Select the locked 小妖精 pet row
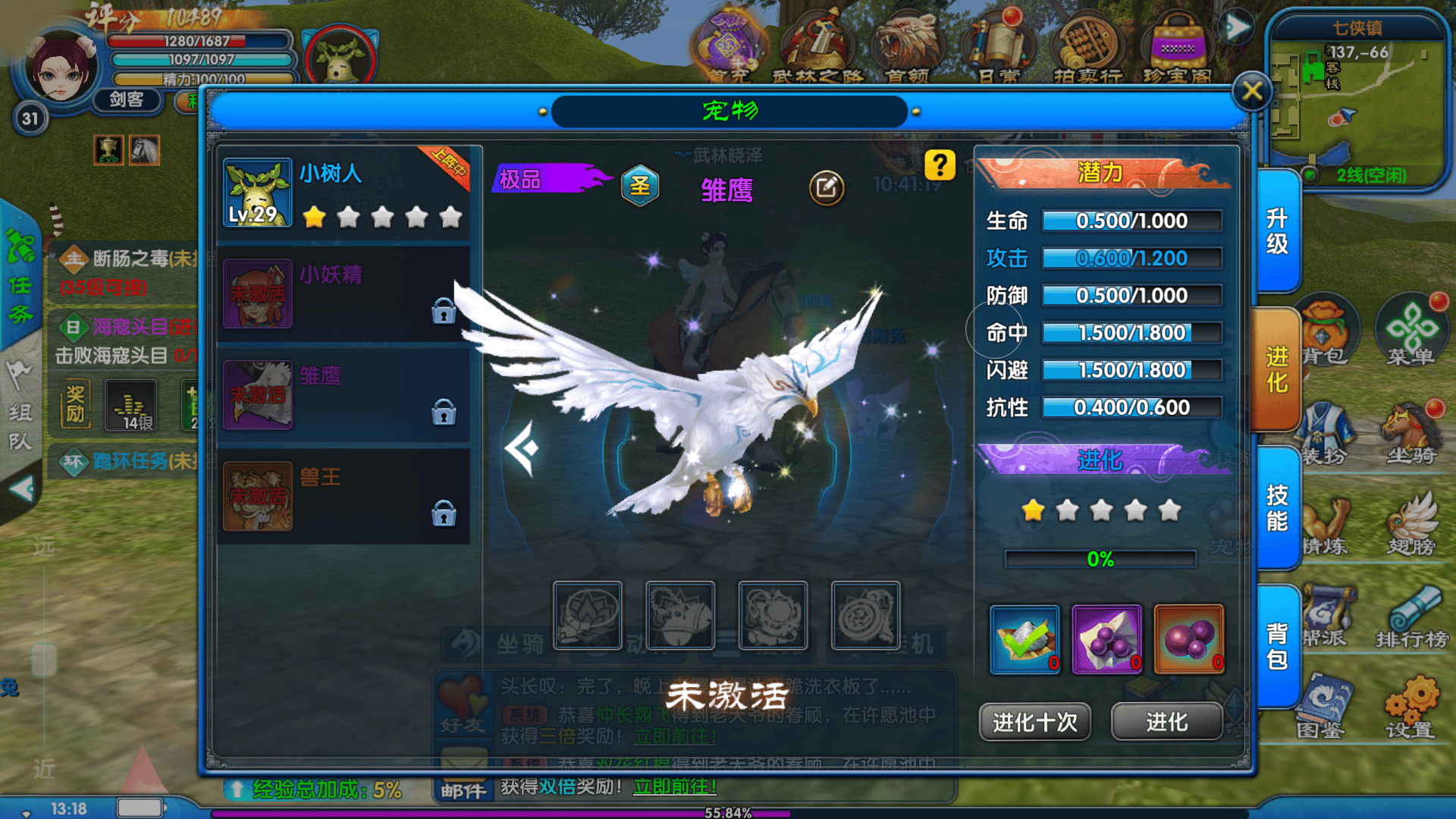1456x819 pixels. (x=345, y=294)
